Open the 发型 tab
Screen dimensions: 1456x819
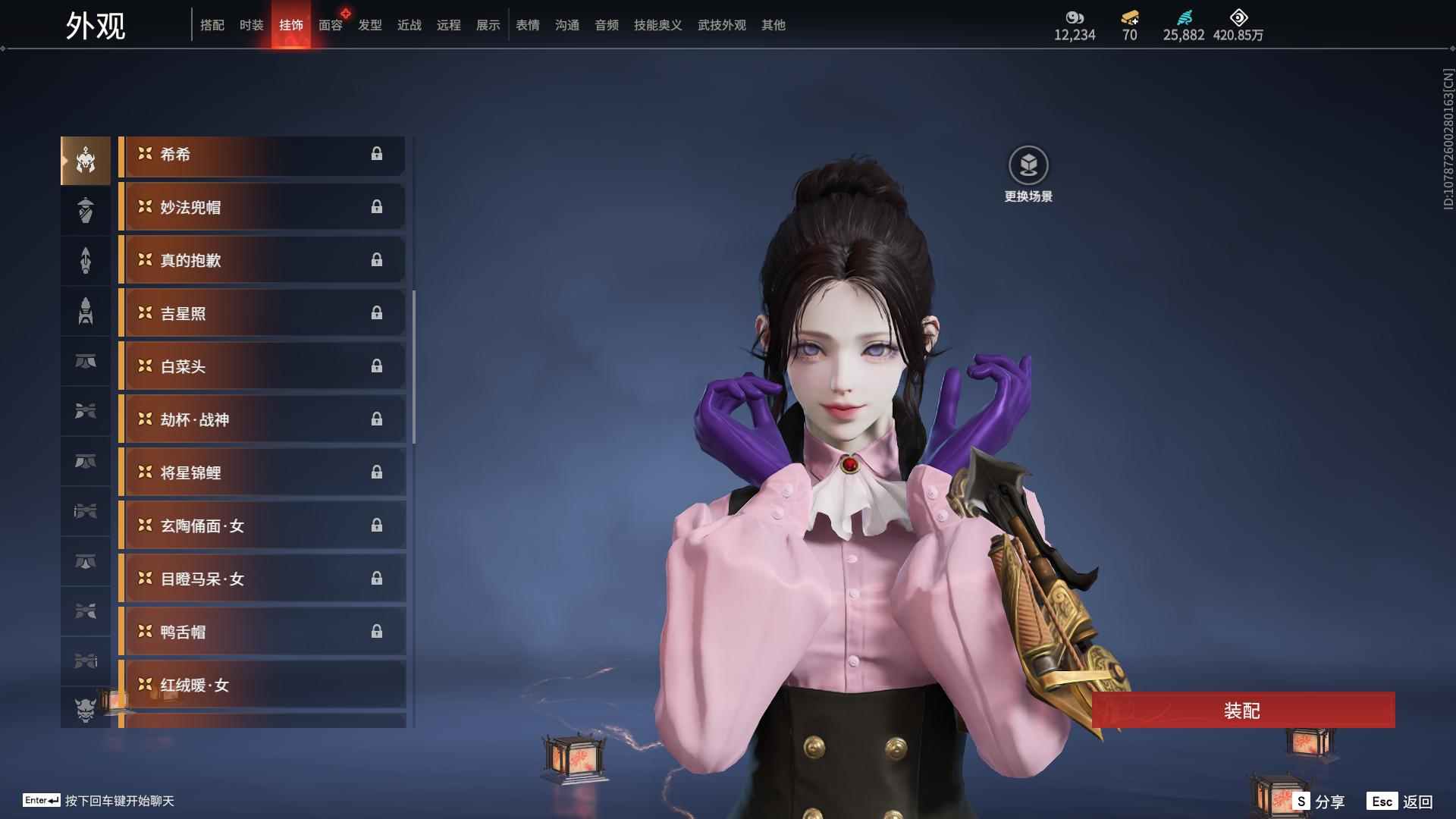369,25
